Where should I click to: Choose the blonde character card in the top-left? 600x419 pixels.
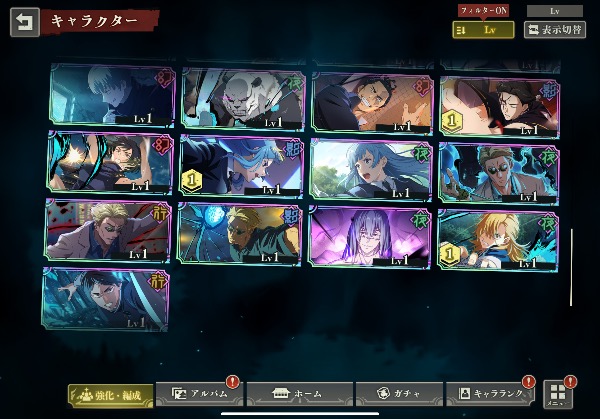coord(110,98)
